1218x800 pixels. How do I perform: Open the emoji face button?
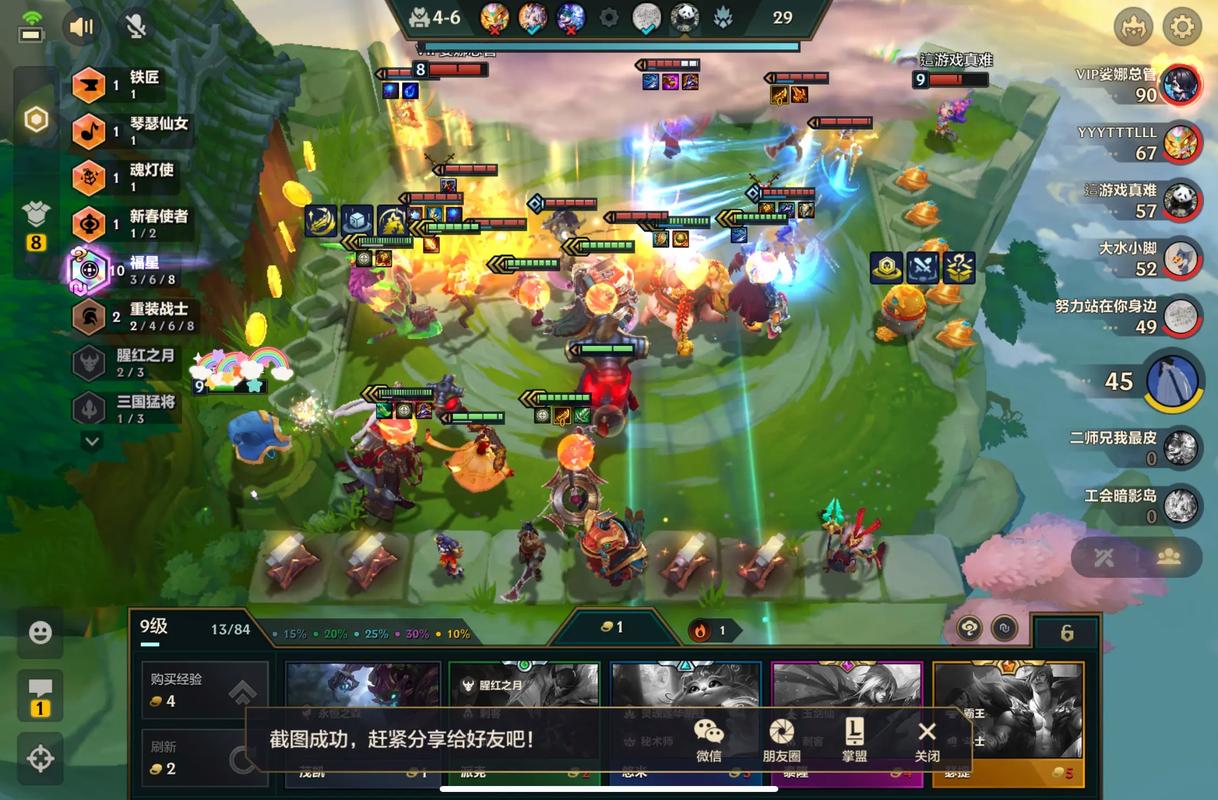point(40,632)
